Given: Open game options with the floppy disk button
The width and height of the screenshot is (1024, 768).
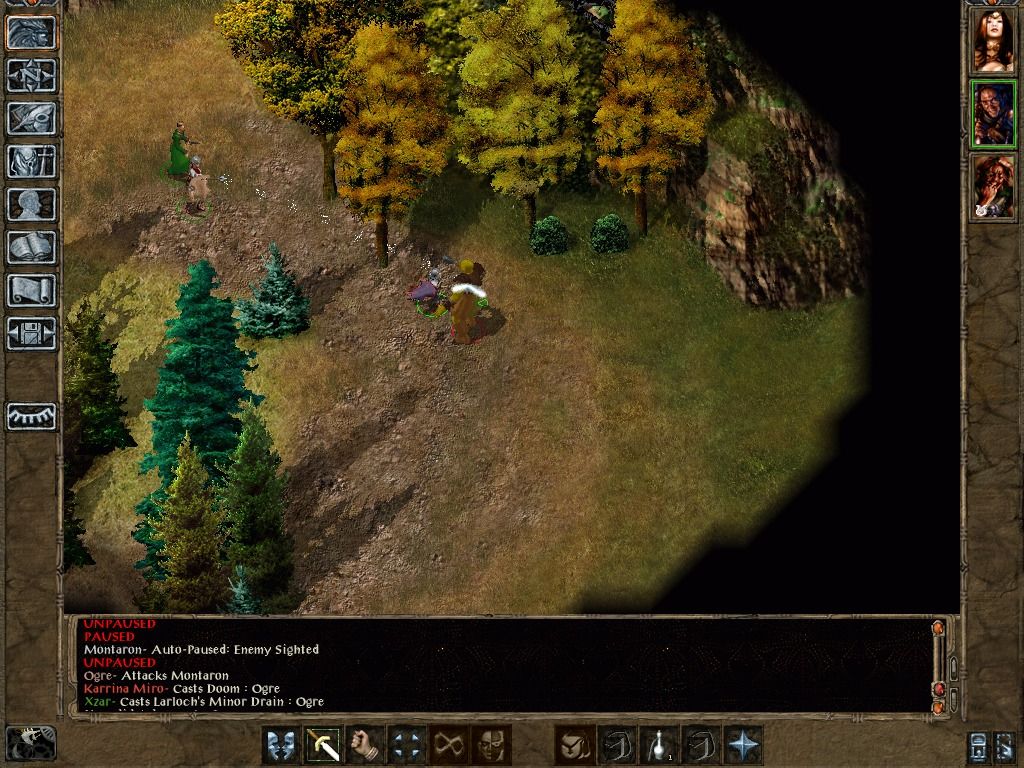Looking at the screenshot, I should pos(31,333).
